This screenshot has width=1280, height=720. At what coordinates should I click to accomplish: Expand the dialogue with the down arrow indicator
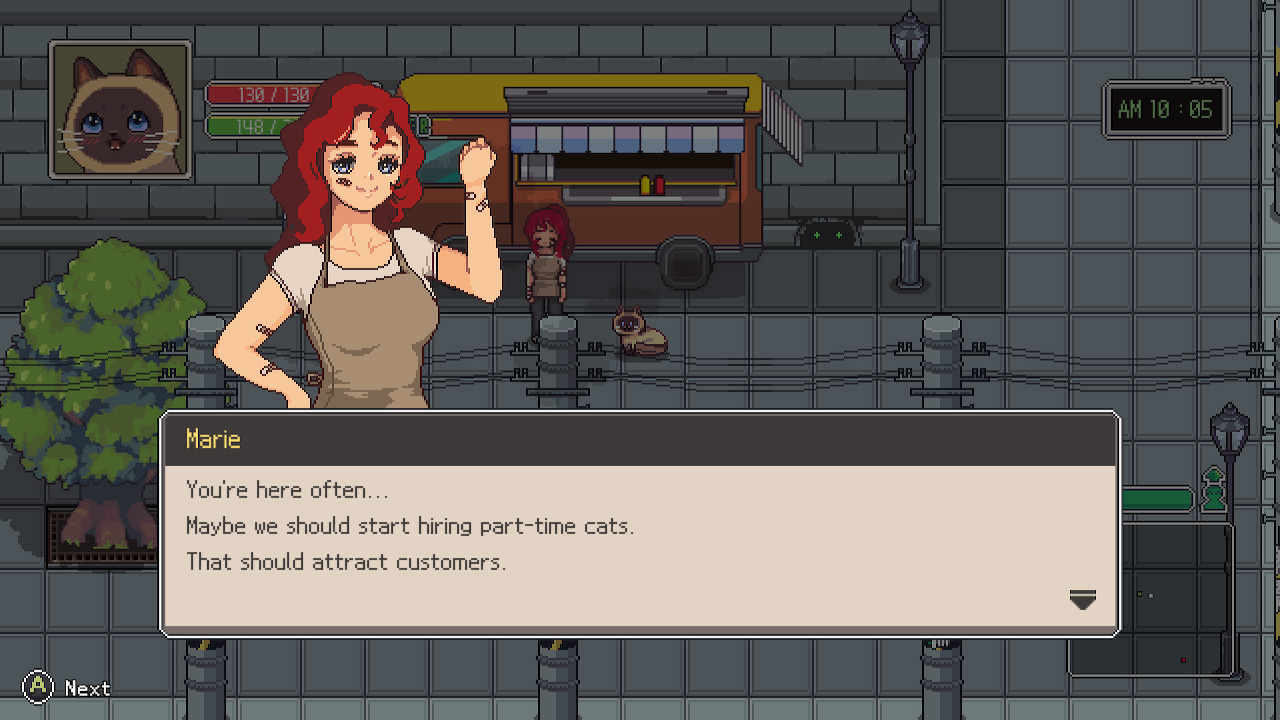[1083, 599]
